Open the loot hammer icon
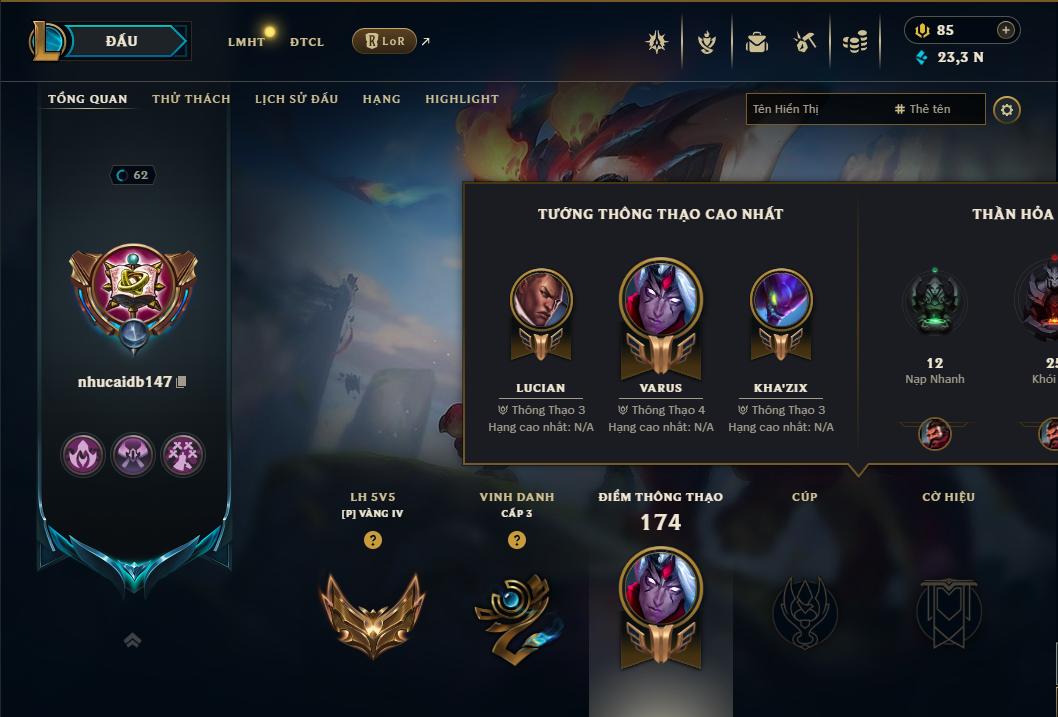The image size is (1058, 717). [805, 42]
